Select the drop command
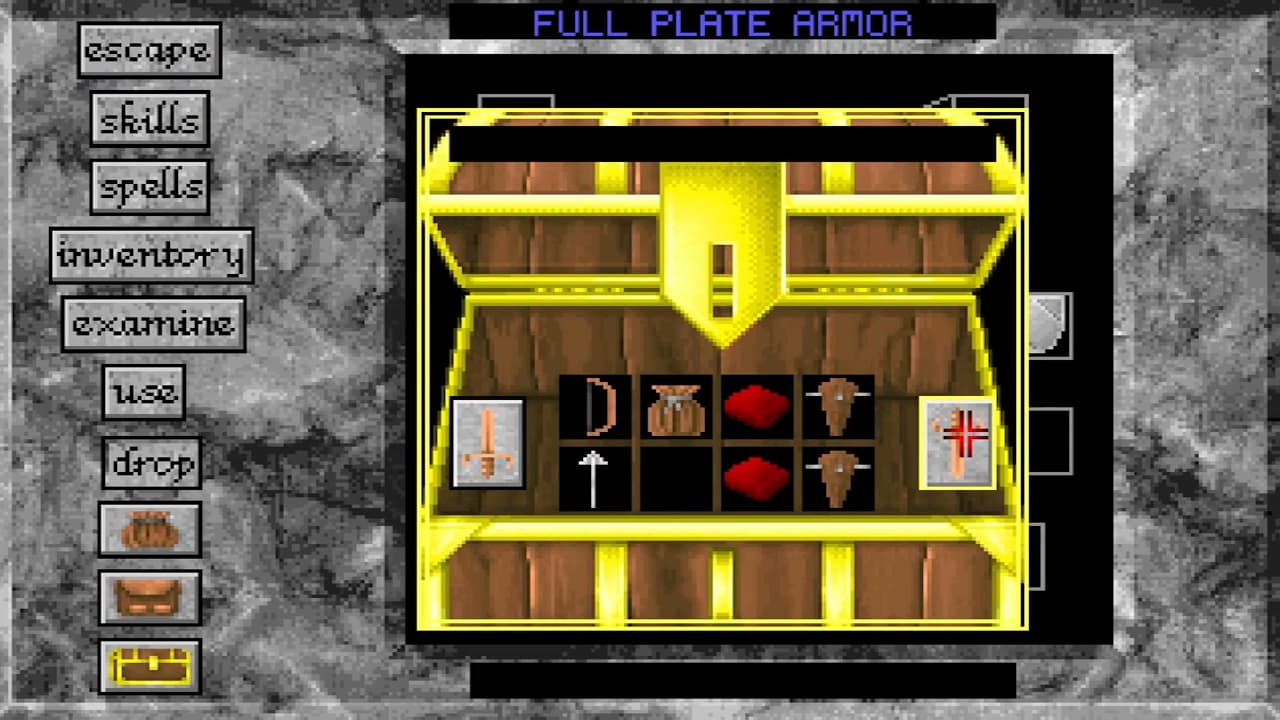The image size is (1280, 720). [150, 462]
